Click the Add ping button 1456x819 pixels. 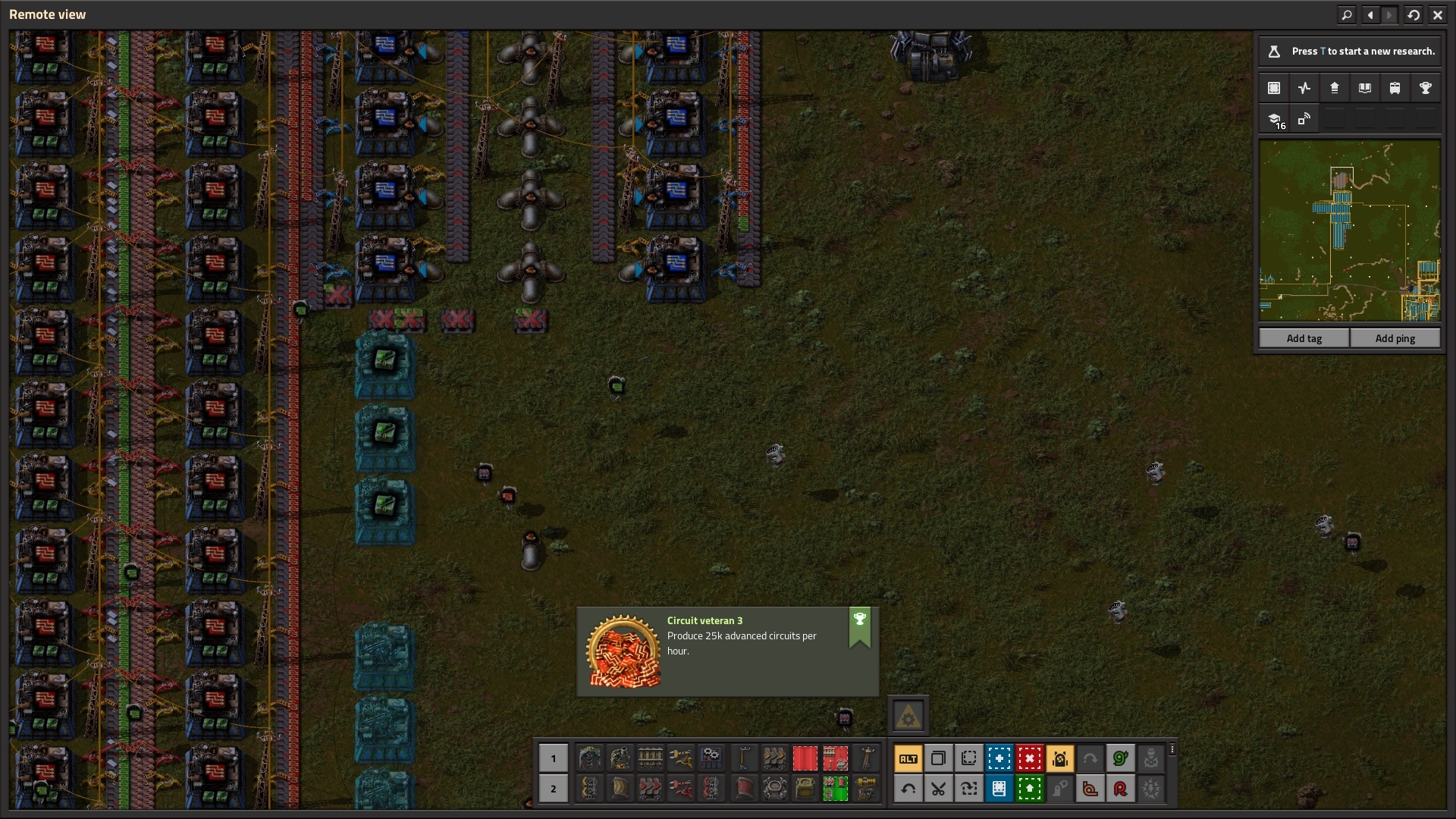(1395, 338)
